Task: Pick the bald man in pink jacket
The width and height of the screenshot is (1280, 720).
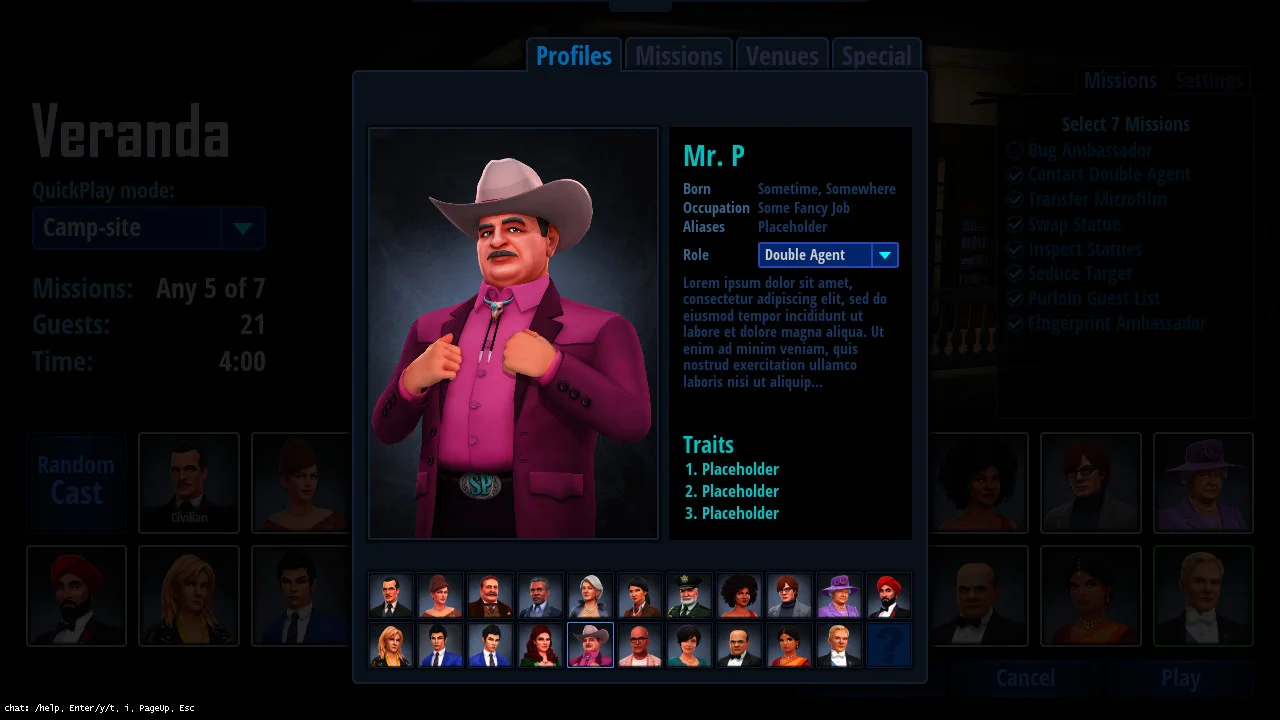Action: [640, 645]
